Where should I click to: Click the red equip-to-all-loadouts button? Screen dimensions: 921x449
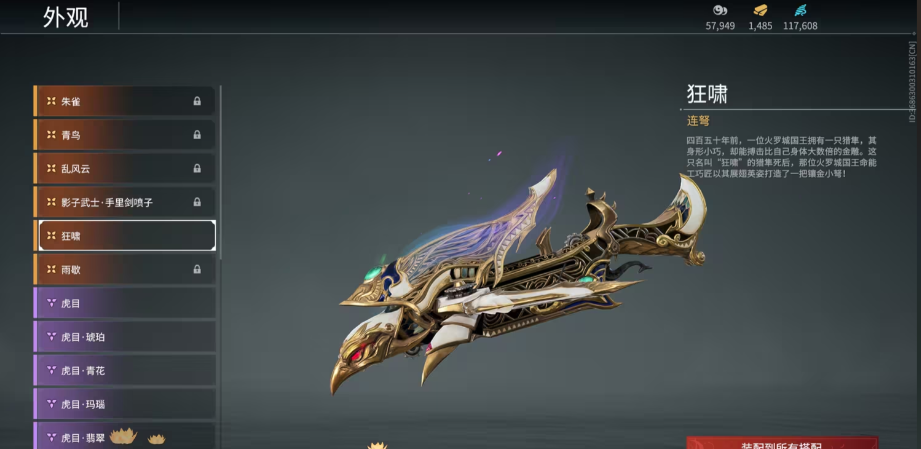(782, 443)
